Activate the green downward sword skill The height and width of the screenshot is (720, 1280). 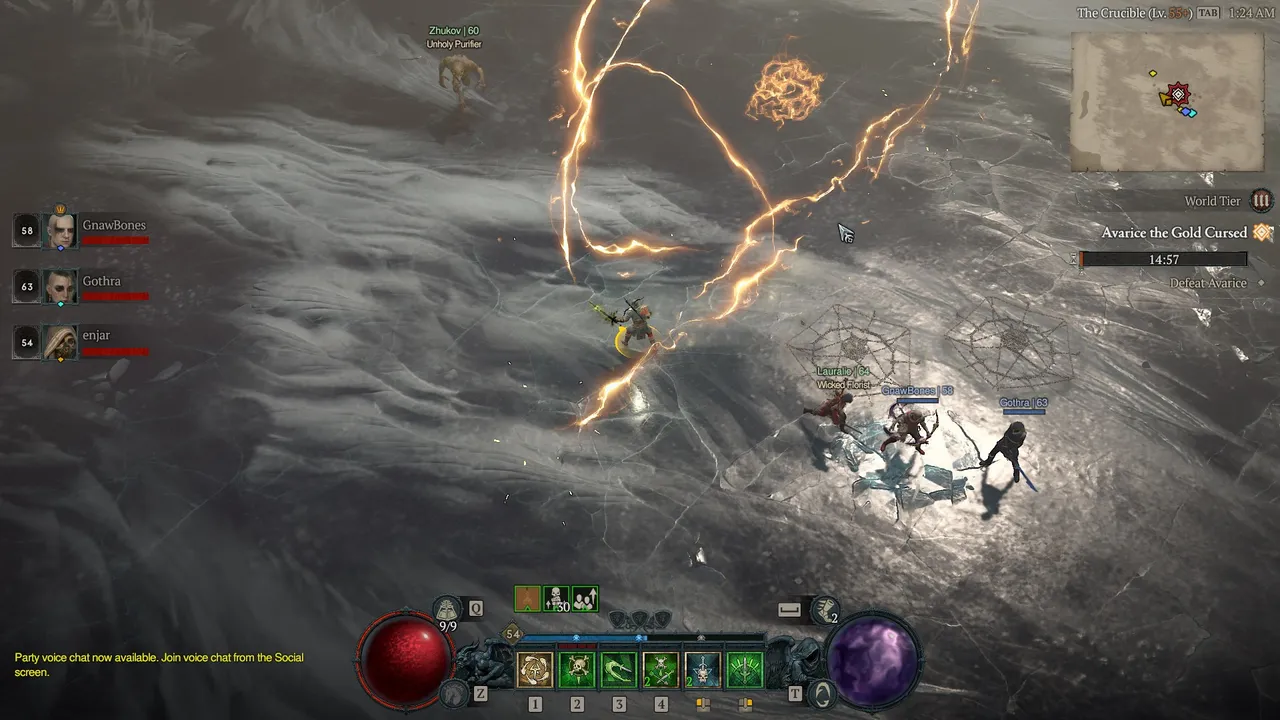click(745, 670)
